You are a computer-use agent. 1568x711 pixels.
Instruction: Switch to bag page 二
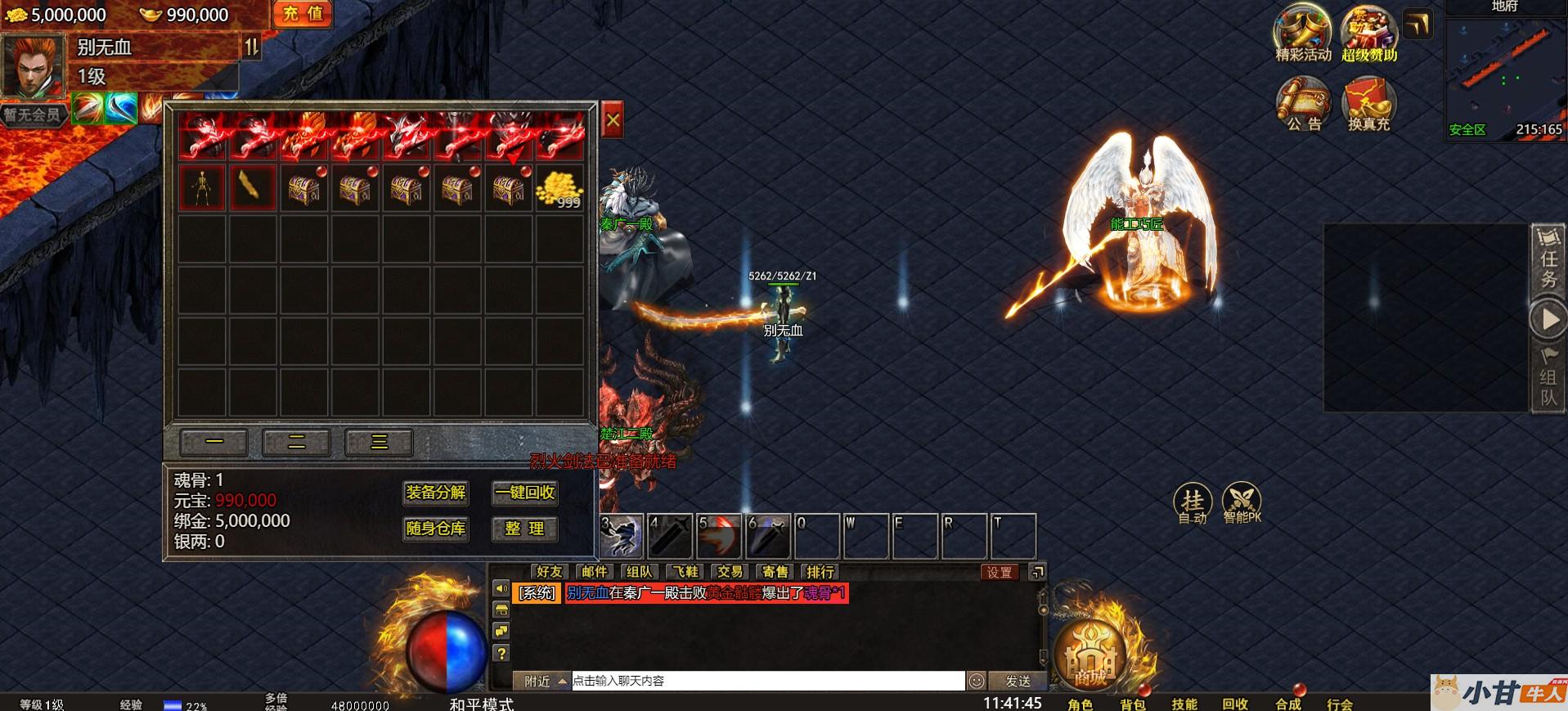click(296, 443)
